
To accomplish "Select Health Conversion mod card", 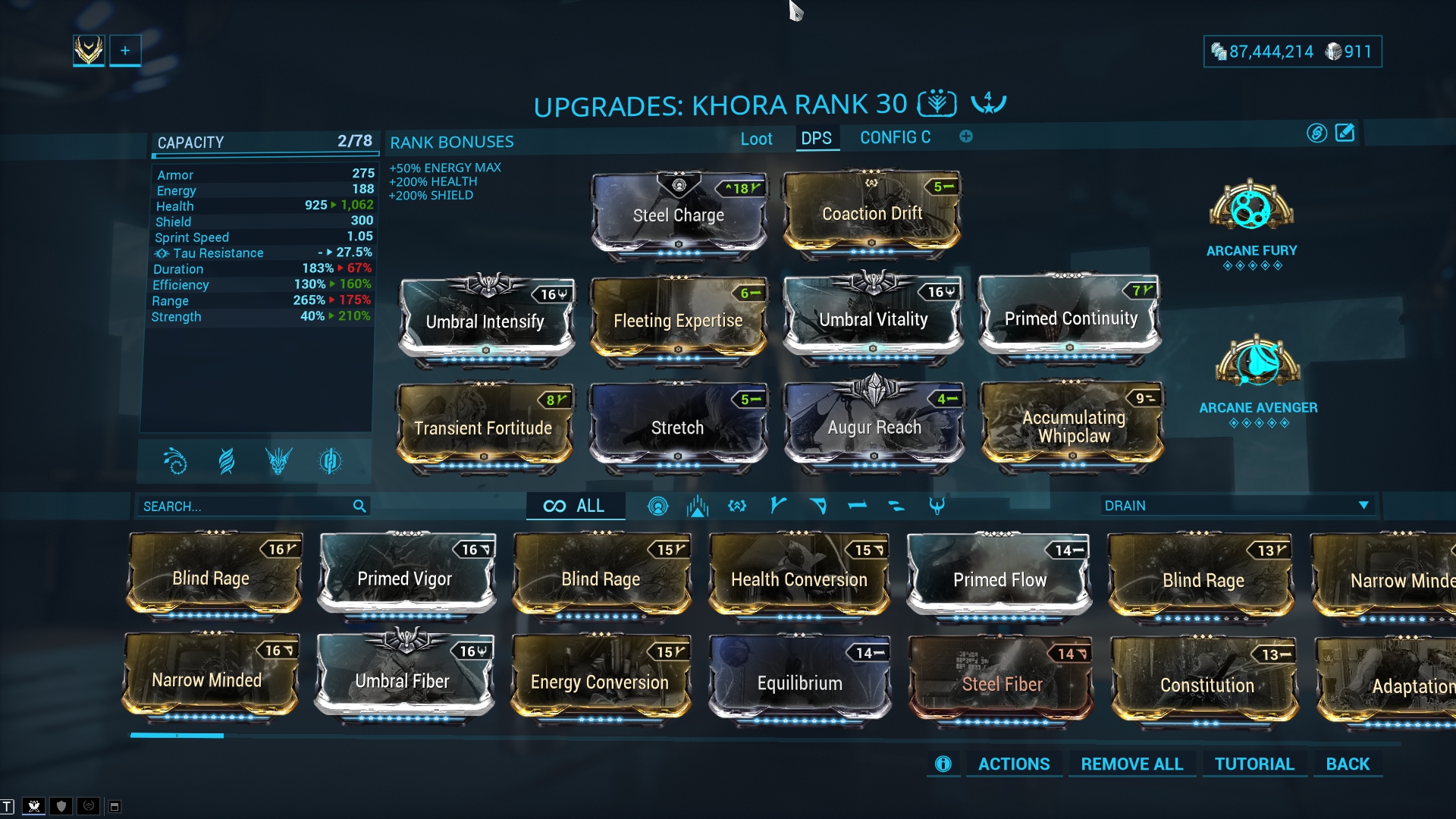I will pyautogui.click(x=799, y=580).
